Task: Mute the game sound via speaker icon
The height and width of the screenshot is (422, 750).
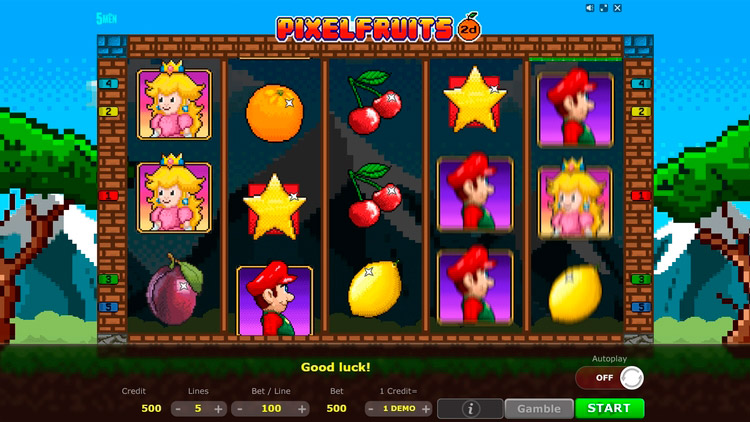Action: coord(591,8)
